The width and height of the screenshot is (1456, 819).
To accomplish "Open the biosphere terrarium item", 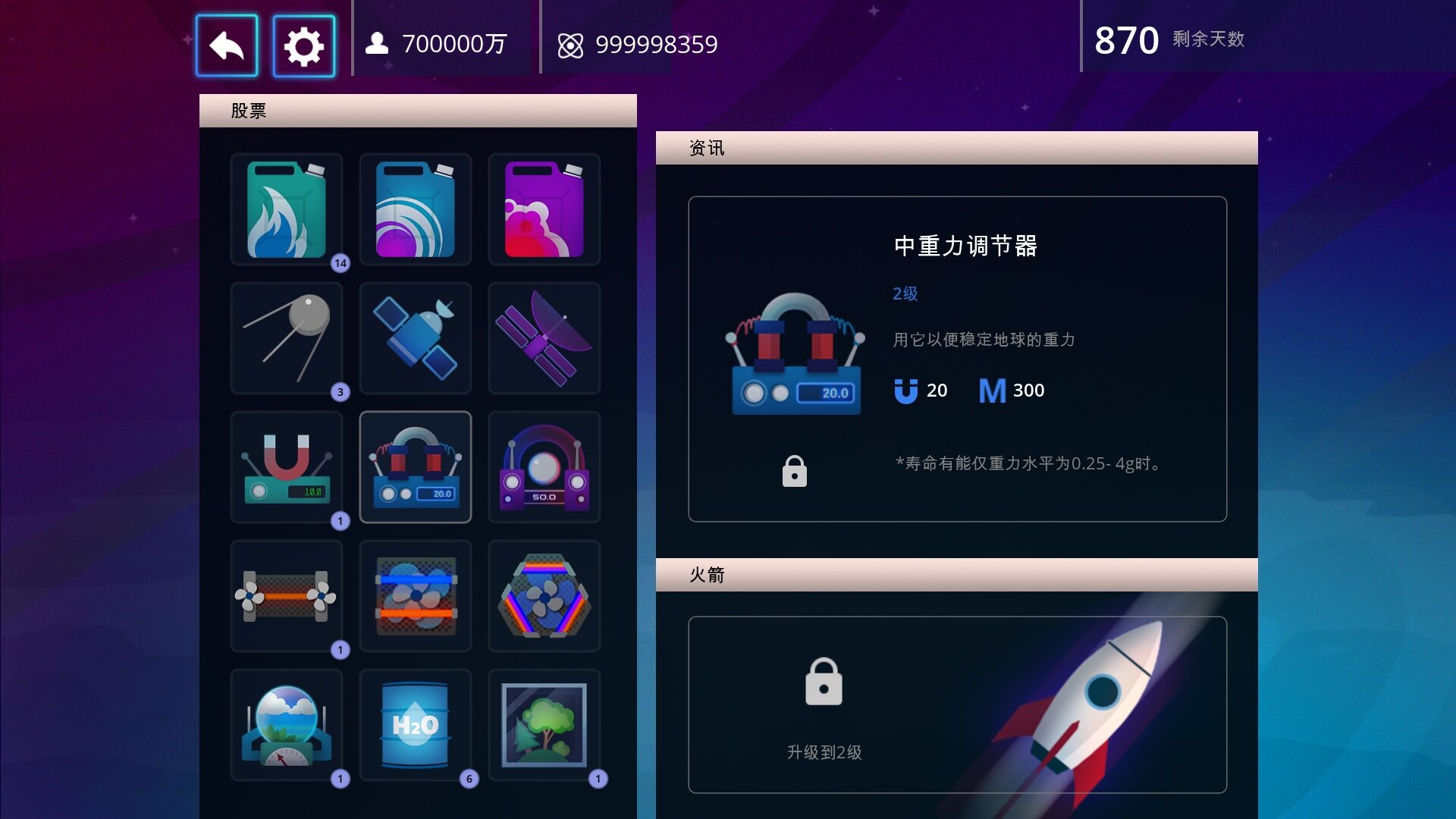I will coord(287,726).
